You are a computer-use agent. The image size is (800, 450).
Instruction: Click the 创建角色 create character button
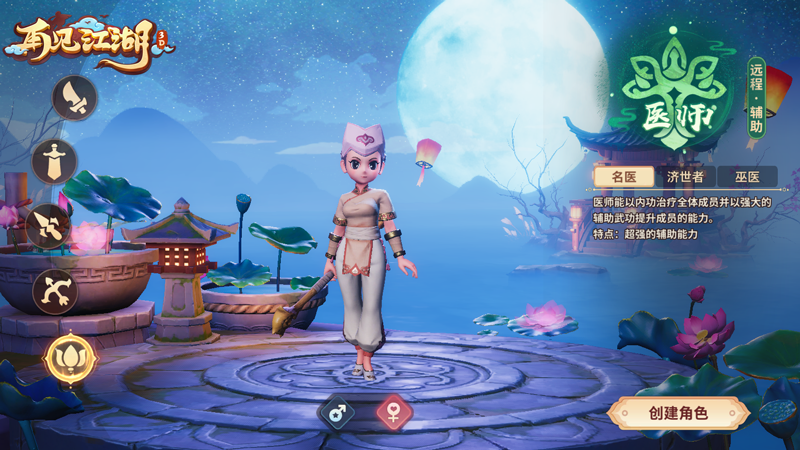click(x=678, y=412)
